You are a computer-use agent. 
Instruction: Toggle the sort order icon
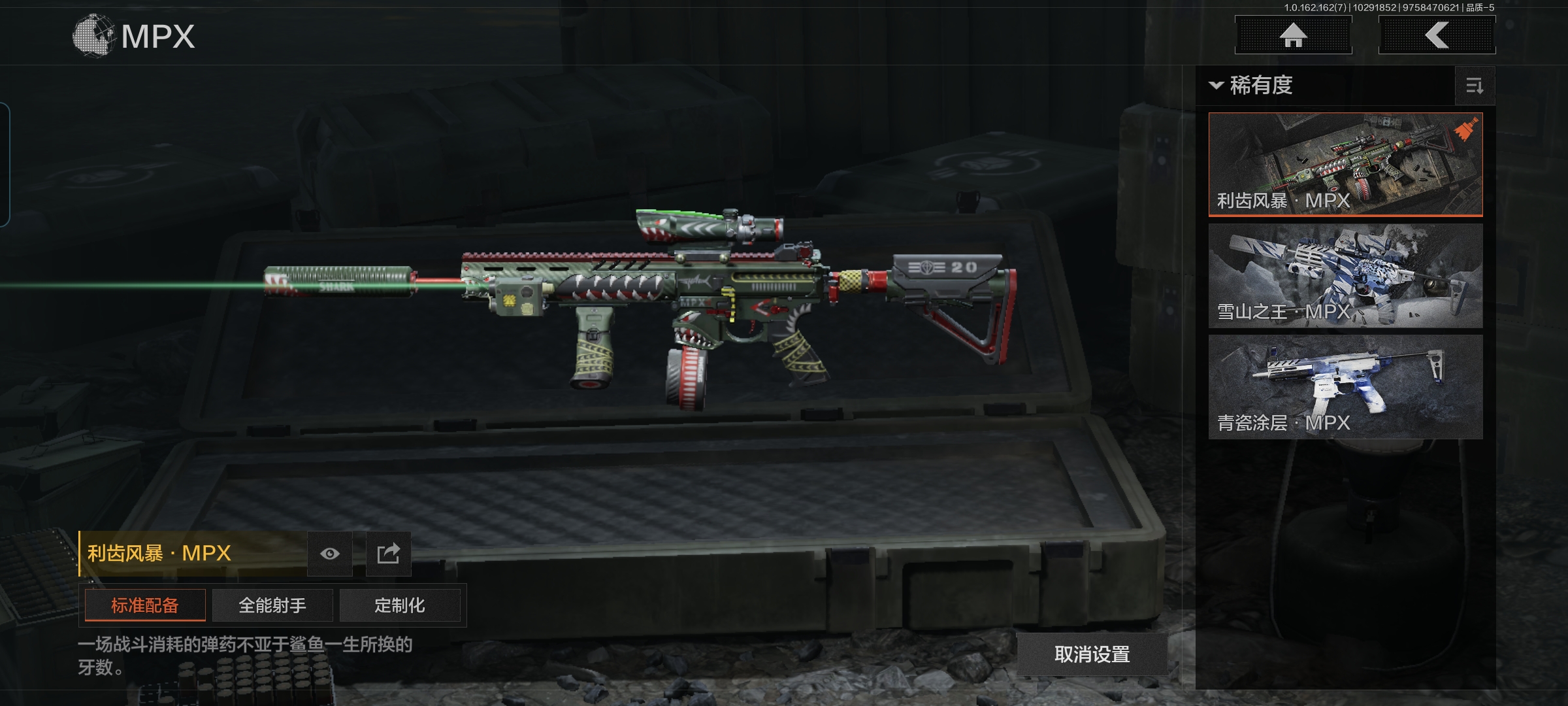(1475, 86)
